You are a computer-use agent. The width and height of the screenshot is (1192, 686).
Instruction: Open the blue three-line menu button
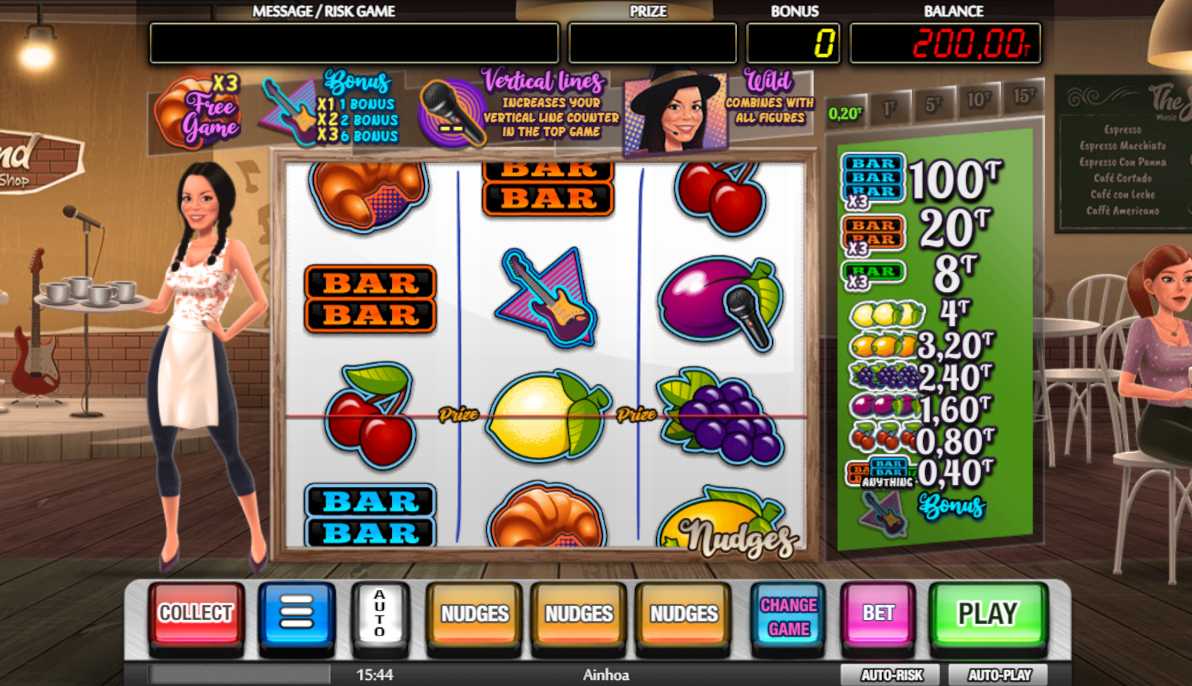coord(297,614)
